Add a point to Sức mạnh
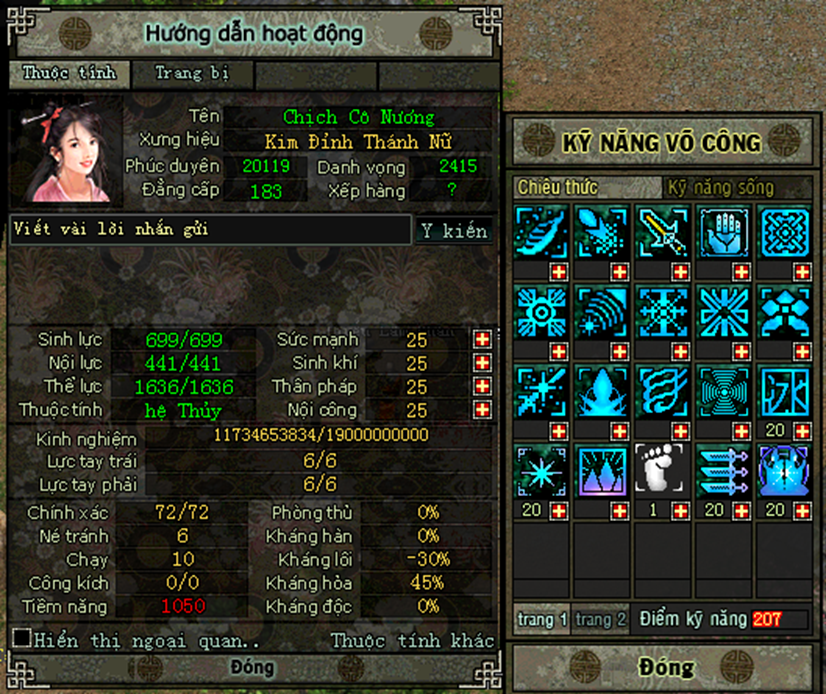The width and height of the screenshot is (826, 694). (482, 339)
